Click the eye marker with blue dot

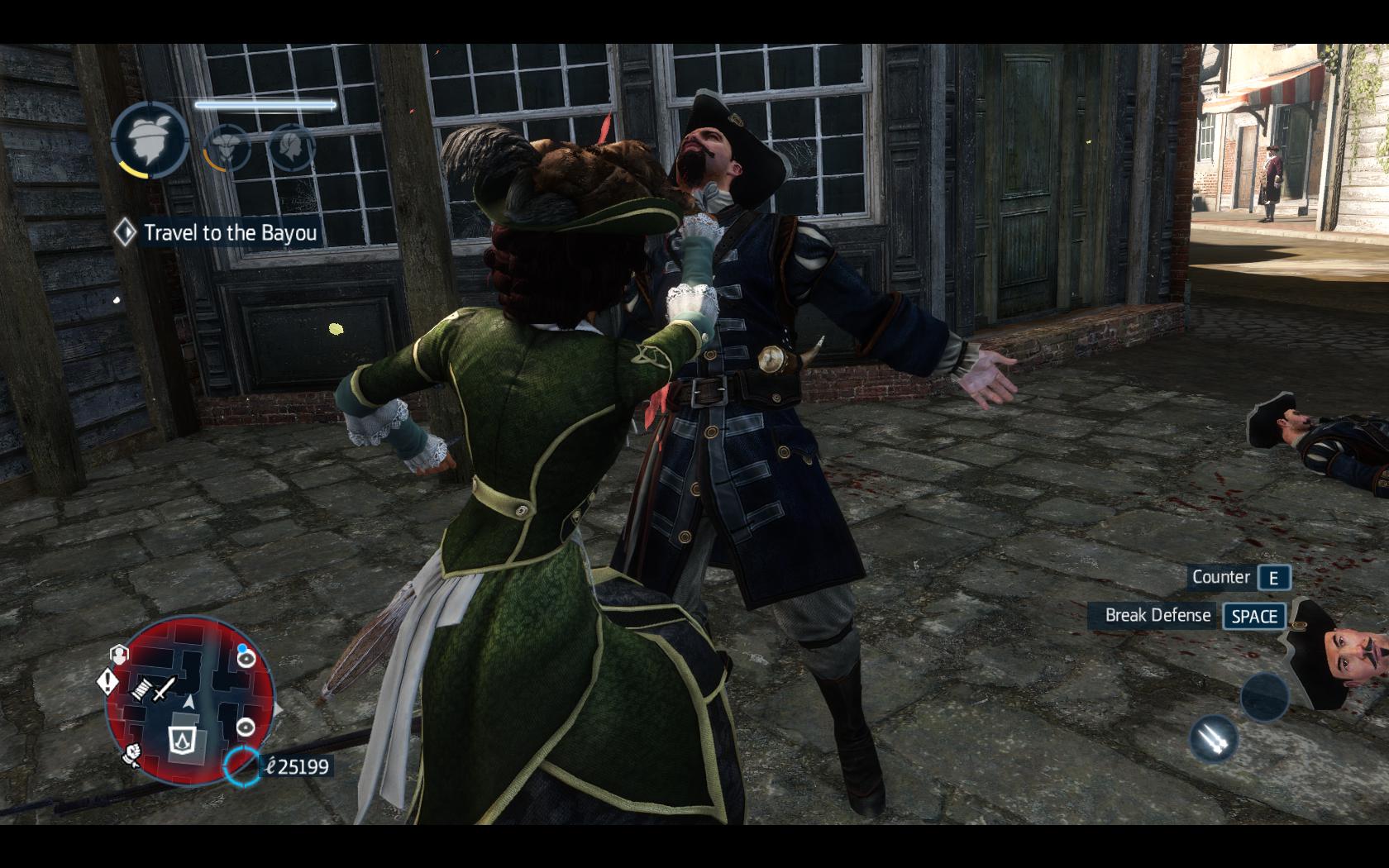[245, 656]
